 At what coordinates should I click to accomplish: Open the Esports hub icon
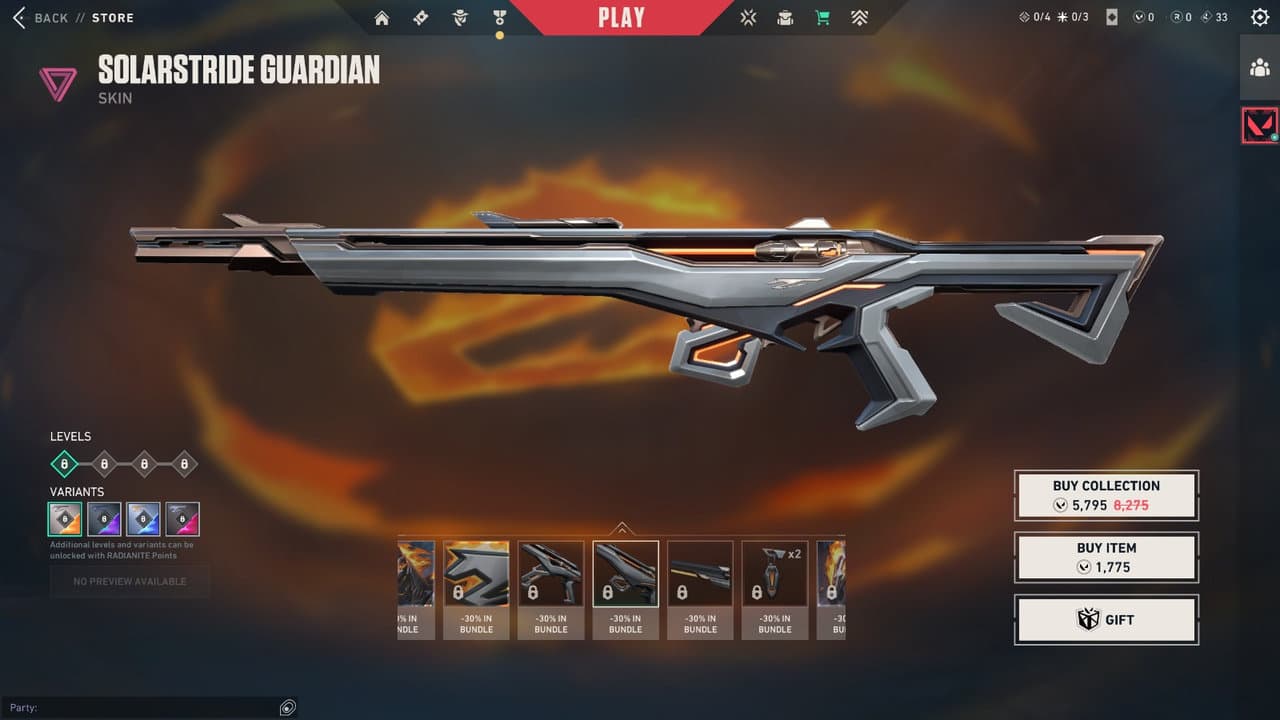747,17
